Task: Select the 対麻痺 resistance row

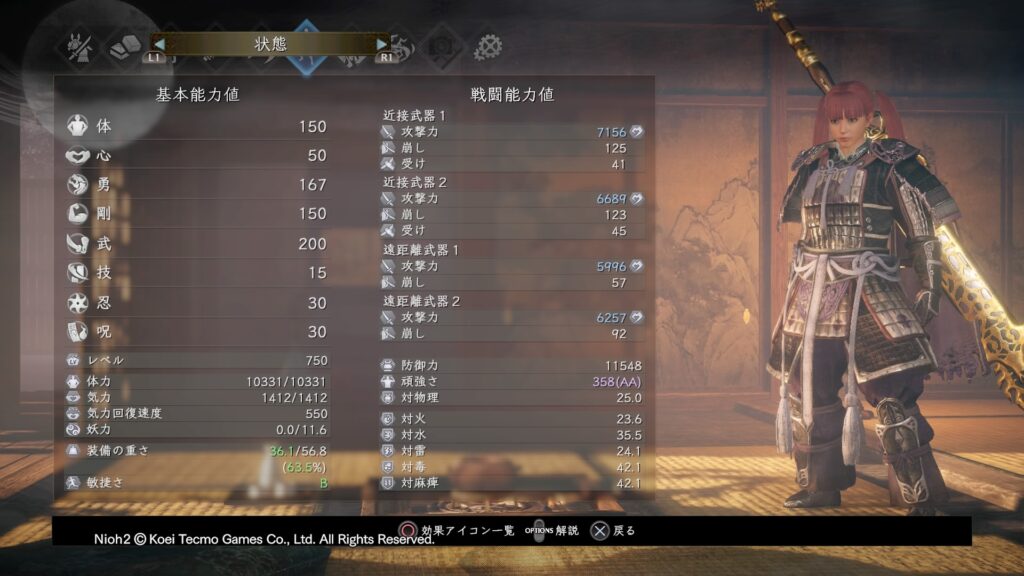Action: click(x=512, y=483)
